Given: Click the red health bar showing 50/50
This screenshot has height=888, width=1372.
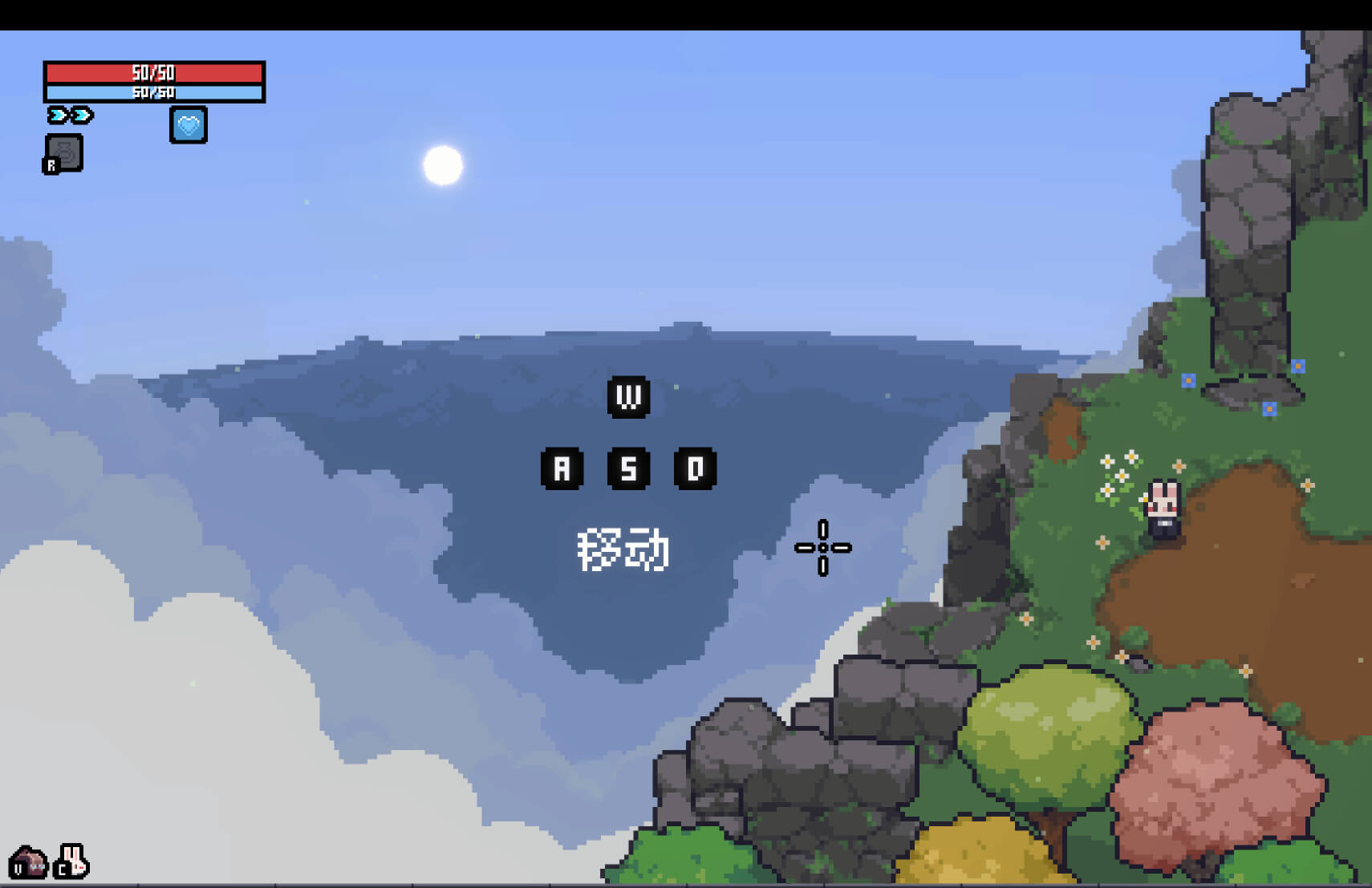Looking at the screenshot, I should pyautogui.click(x=155, y=72).
